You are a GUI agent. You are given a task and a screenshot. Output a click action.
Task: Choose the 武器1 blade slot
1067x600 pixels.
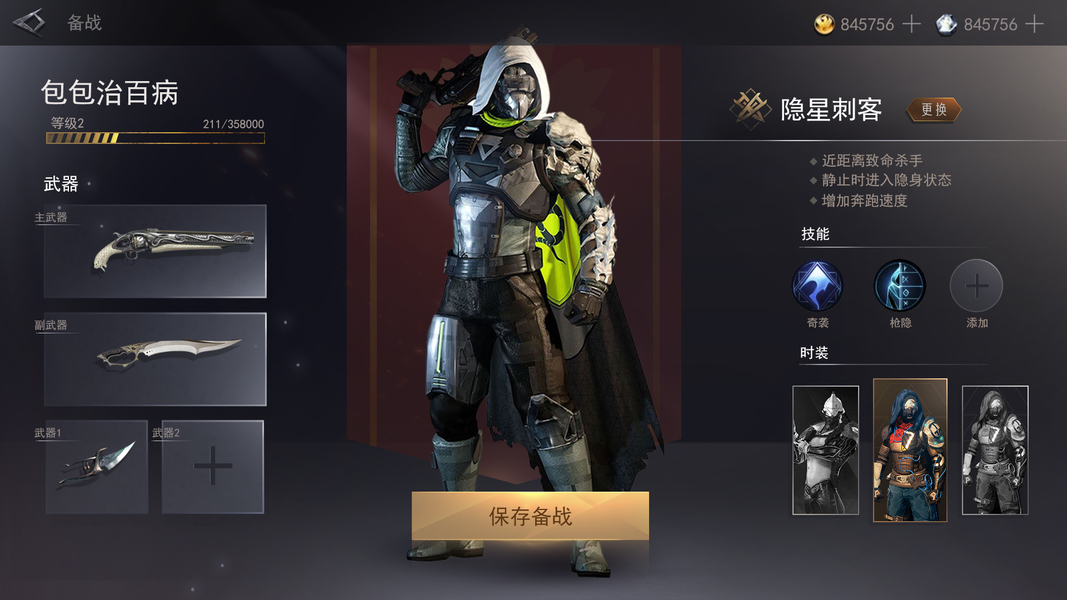[96, 467]
